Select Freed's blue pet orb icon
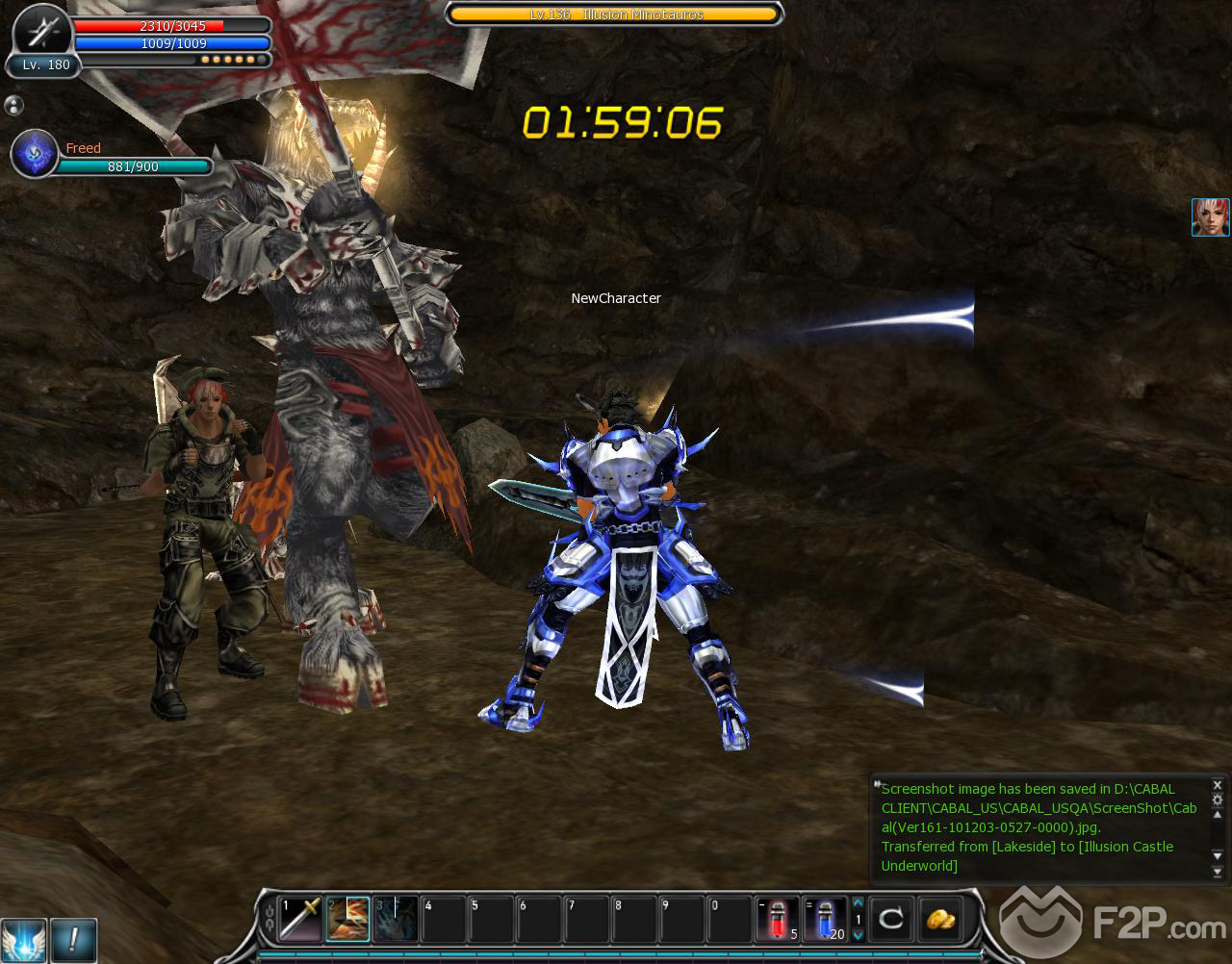 35,154
